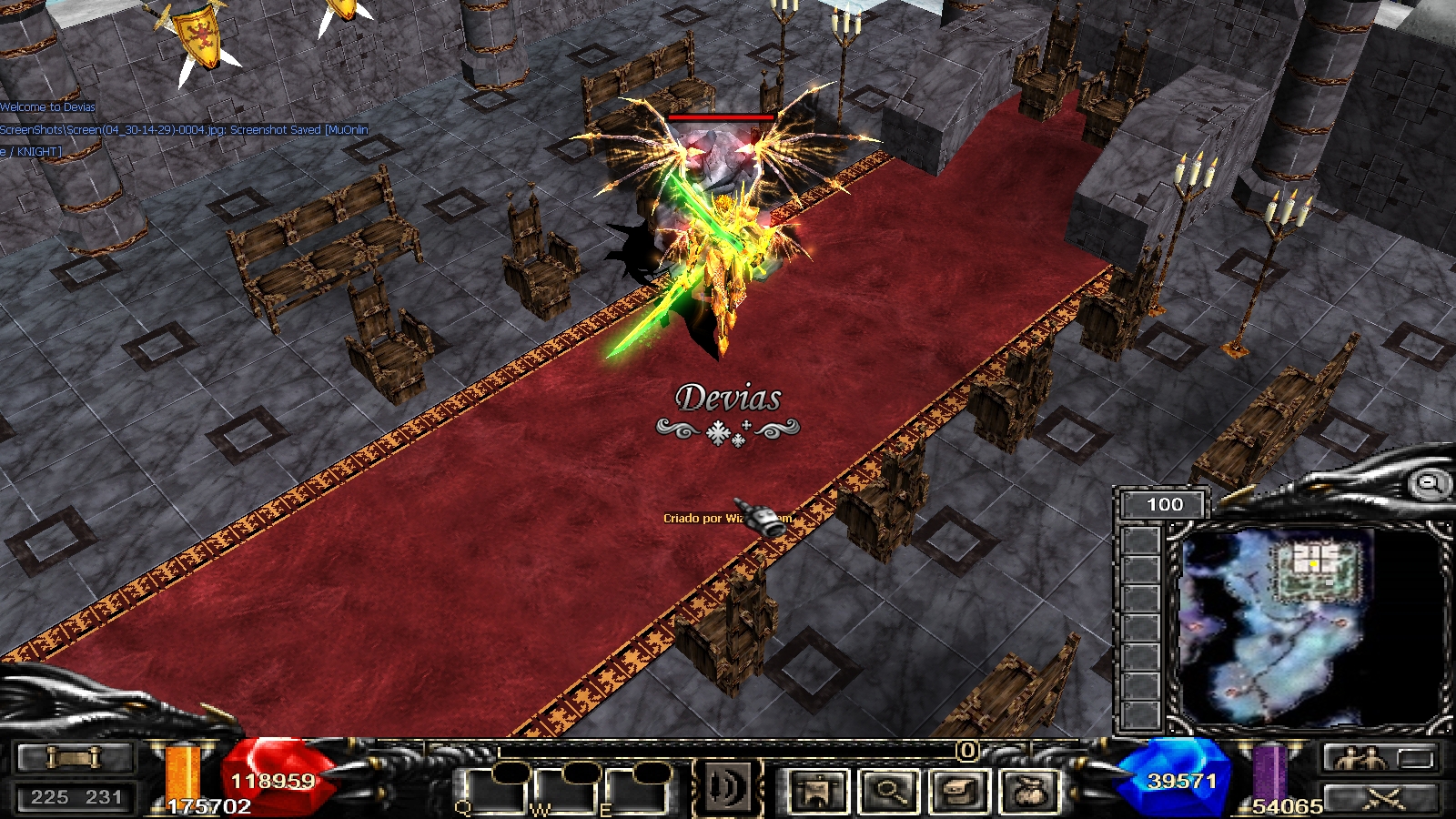Viewport: 1456px width, 819px height.
Task: Click the minimap zoom-out magnifier
Action: 1429,483
